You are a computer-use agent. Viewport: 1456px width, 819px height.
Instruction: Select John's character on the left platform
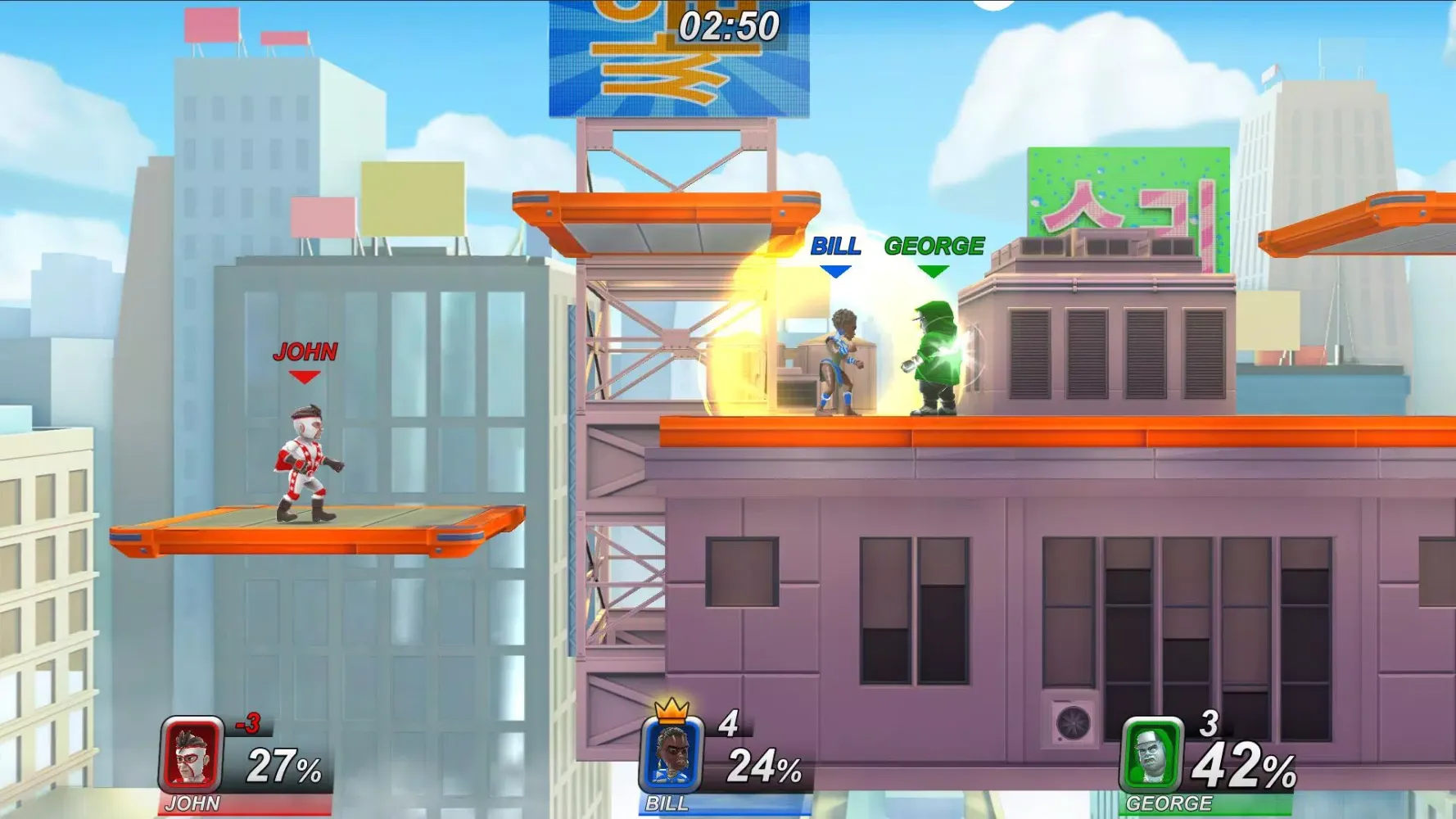304,459
